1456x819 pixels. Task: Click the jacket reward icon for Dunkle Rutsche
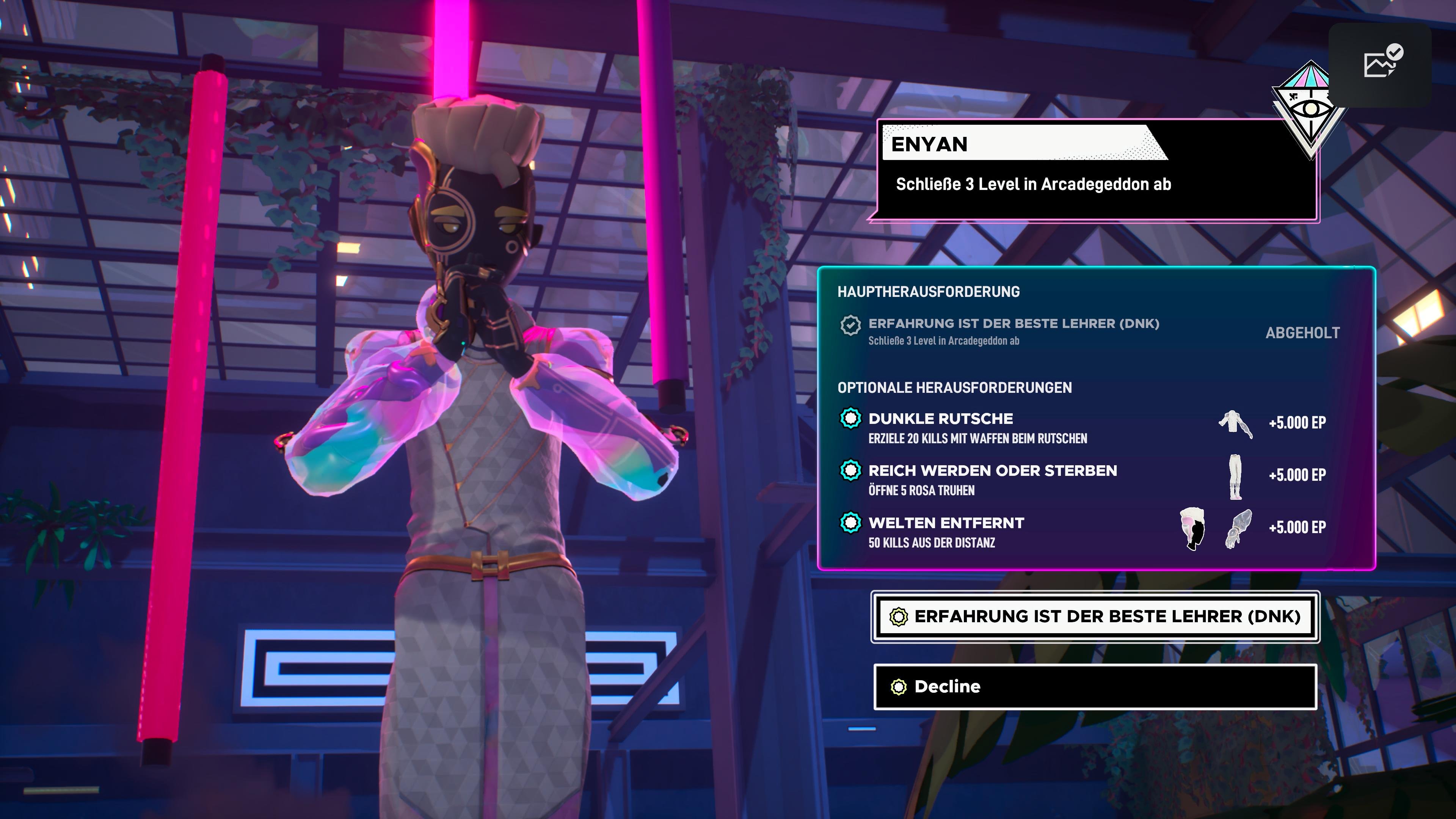[1235, 424]
